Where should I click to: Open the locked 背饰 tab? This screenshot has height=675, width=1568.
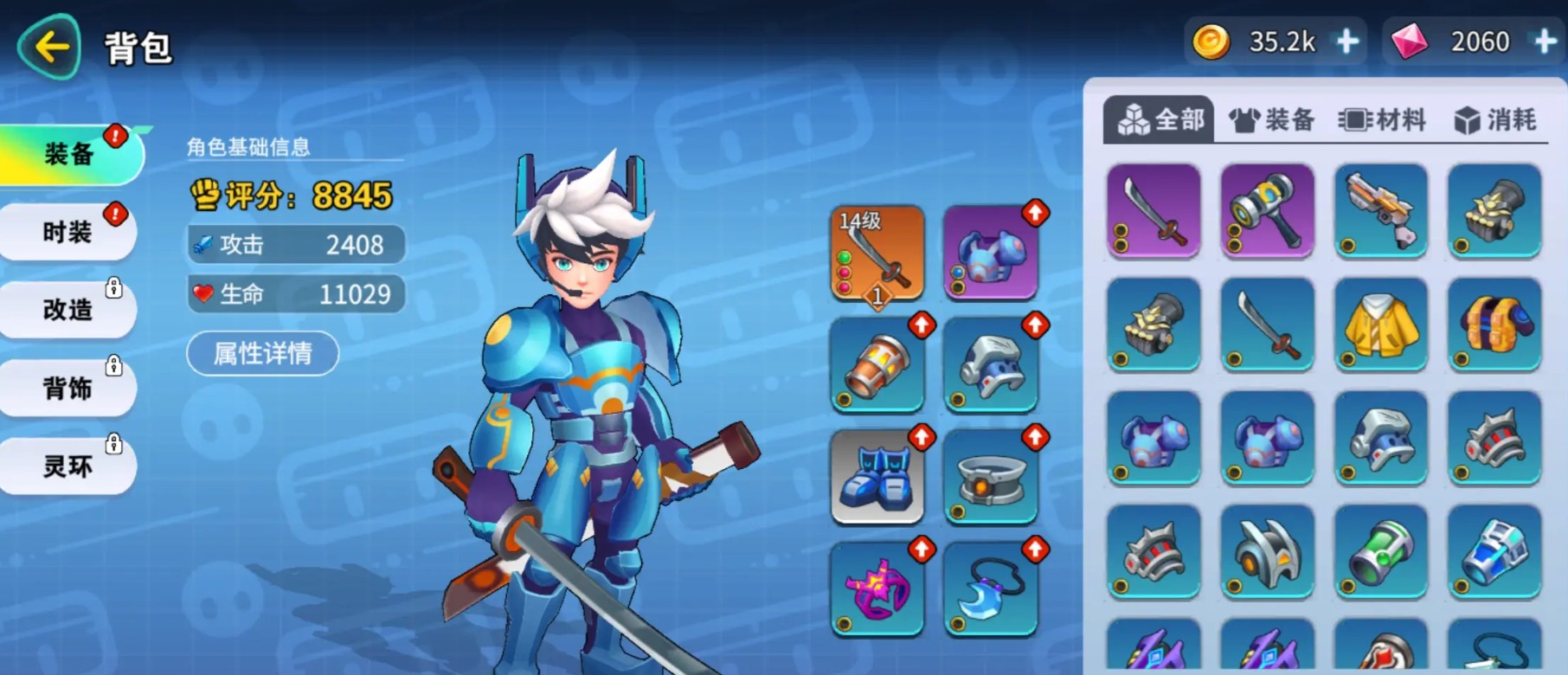click(x=67, y=388)
